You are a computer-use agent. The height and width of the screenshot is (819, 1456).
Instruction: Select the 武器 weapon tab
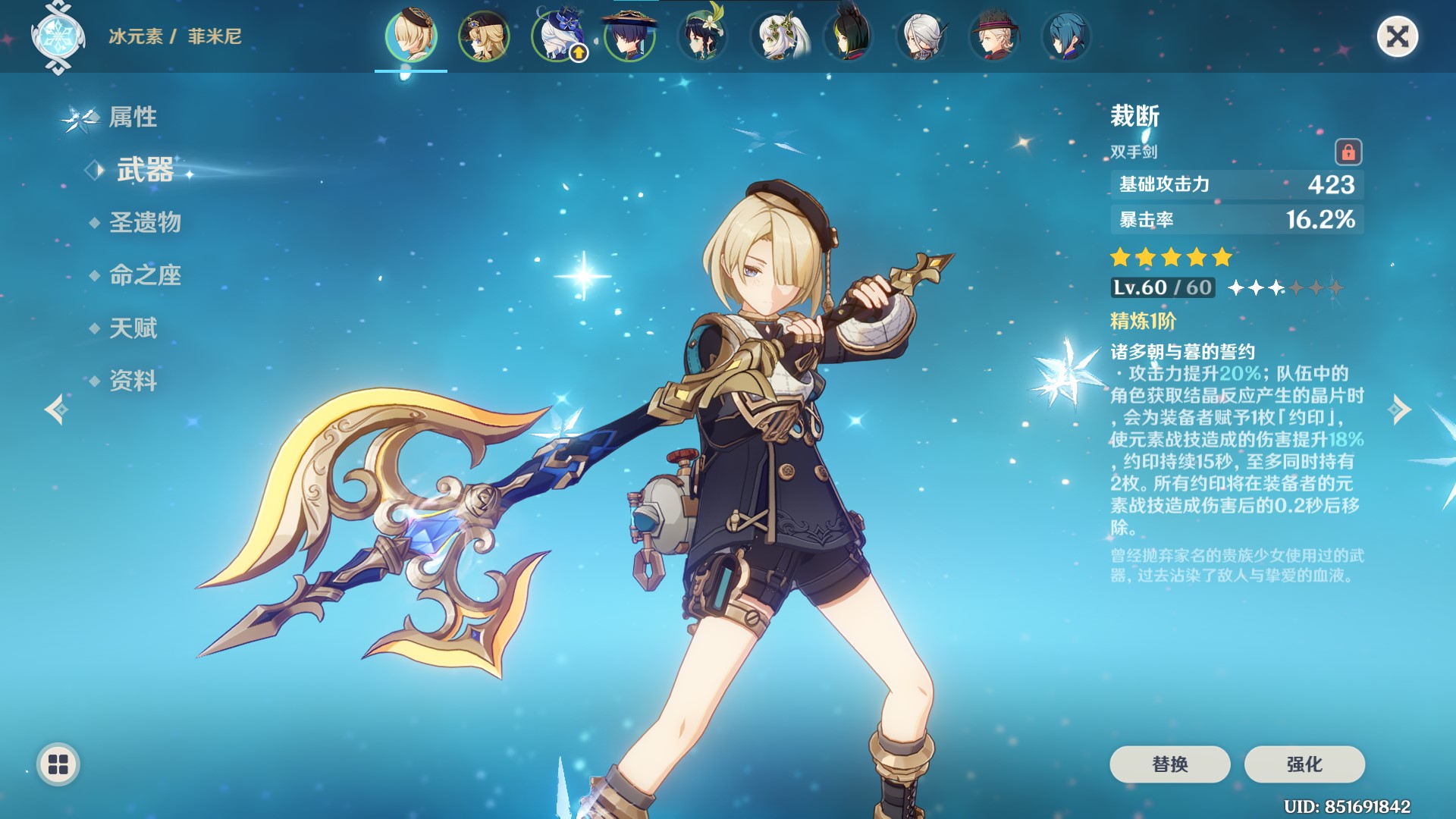coord(145,170)
